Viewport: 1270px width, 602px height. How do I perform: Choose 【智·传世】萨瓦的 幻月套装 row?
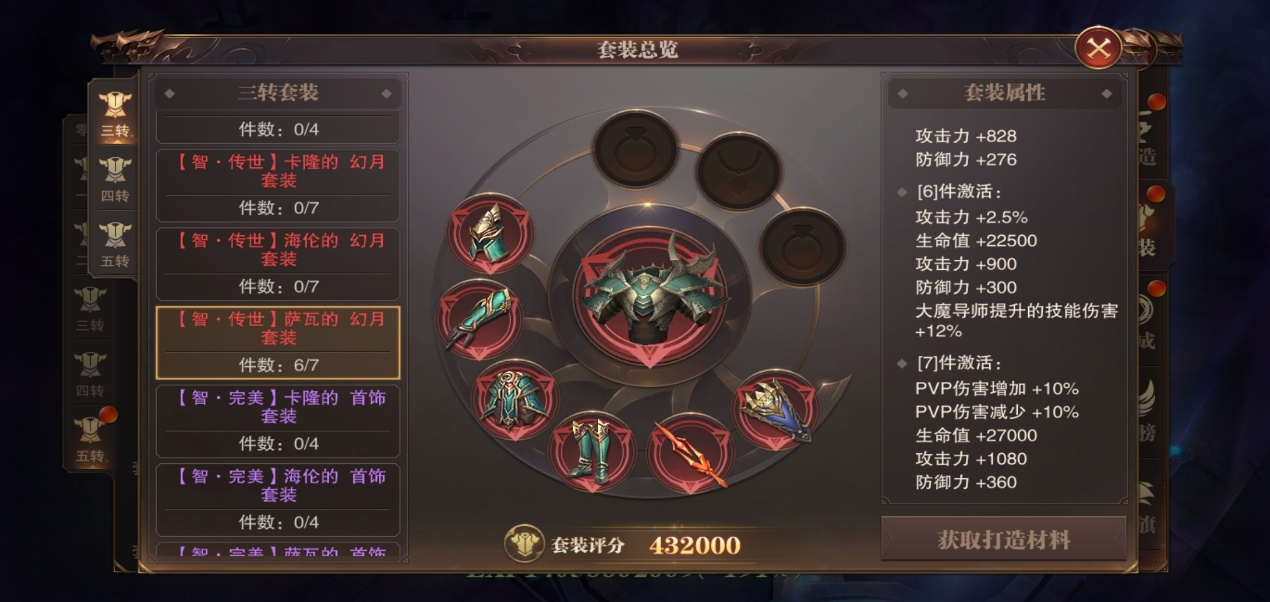(278, 342)
